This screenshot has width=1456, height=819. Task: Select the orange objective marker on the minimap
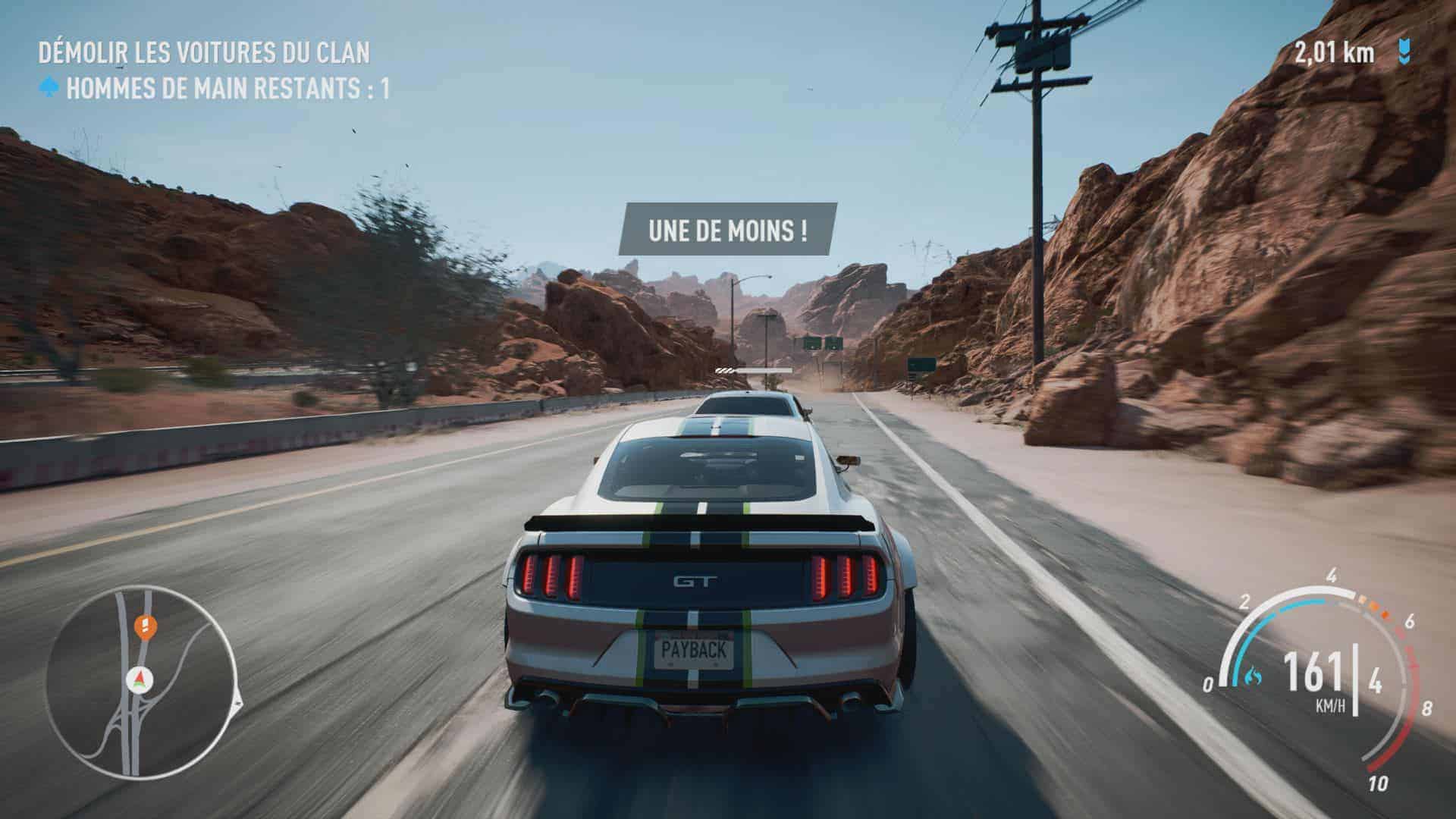[x=142, y=626]
